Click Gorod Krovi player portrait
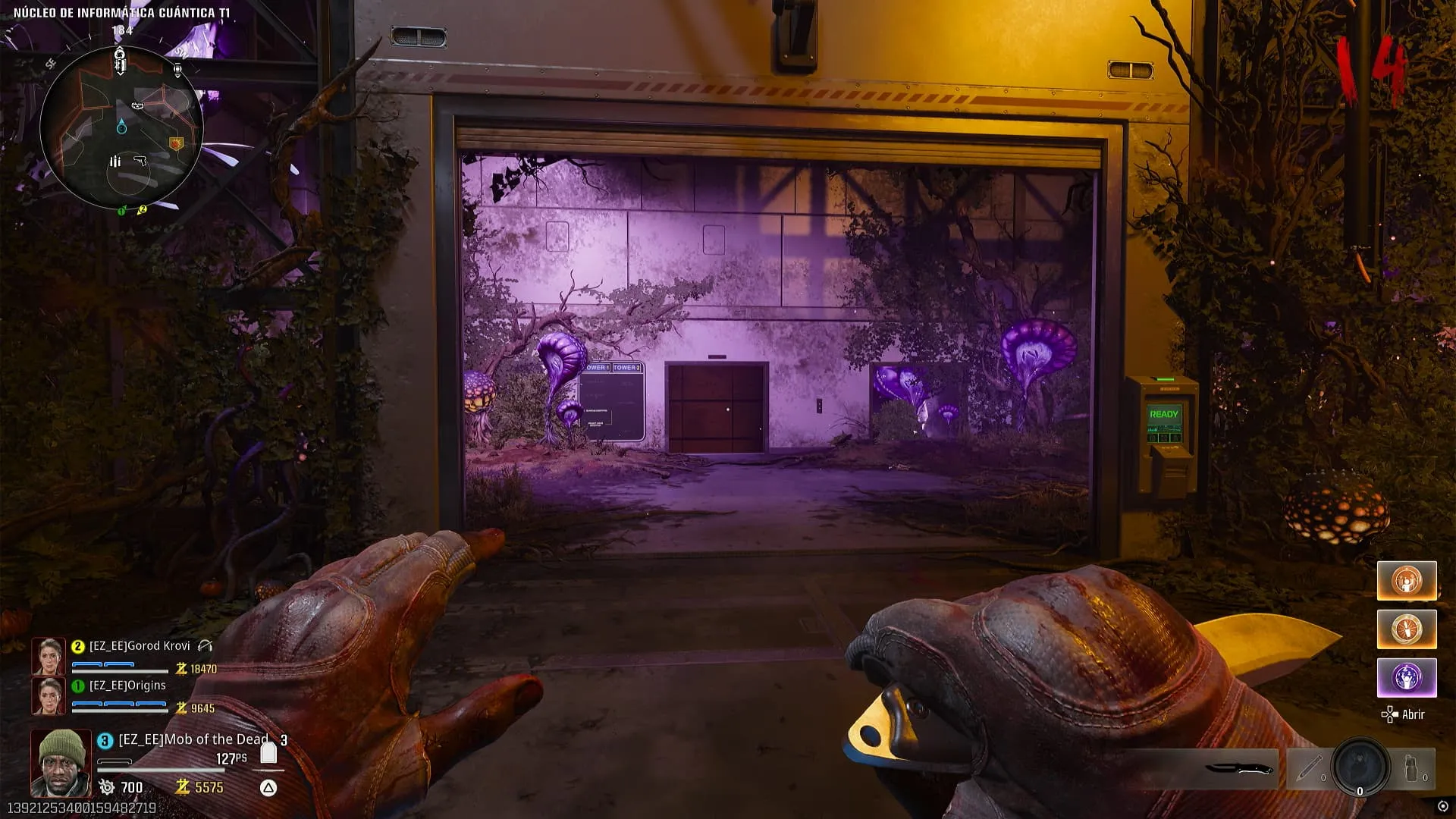Screen dimensions: 1456x819 pyautogui.click(x=48, y=656)
